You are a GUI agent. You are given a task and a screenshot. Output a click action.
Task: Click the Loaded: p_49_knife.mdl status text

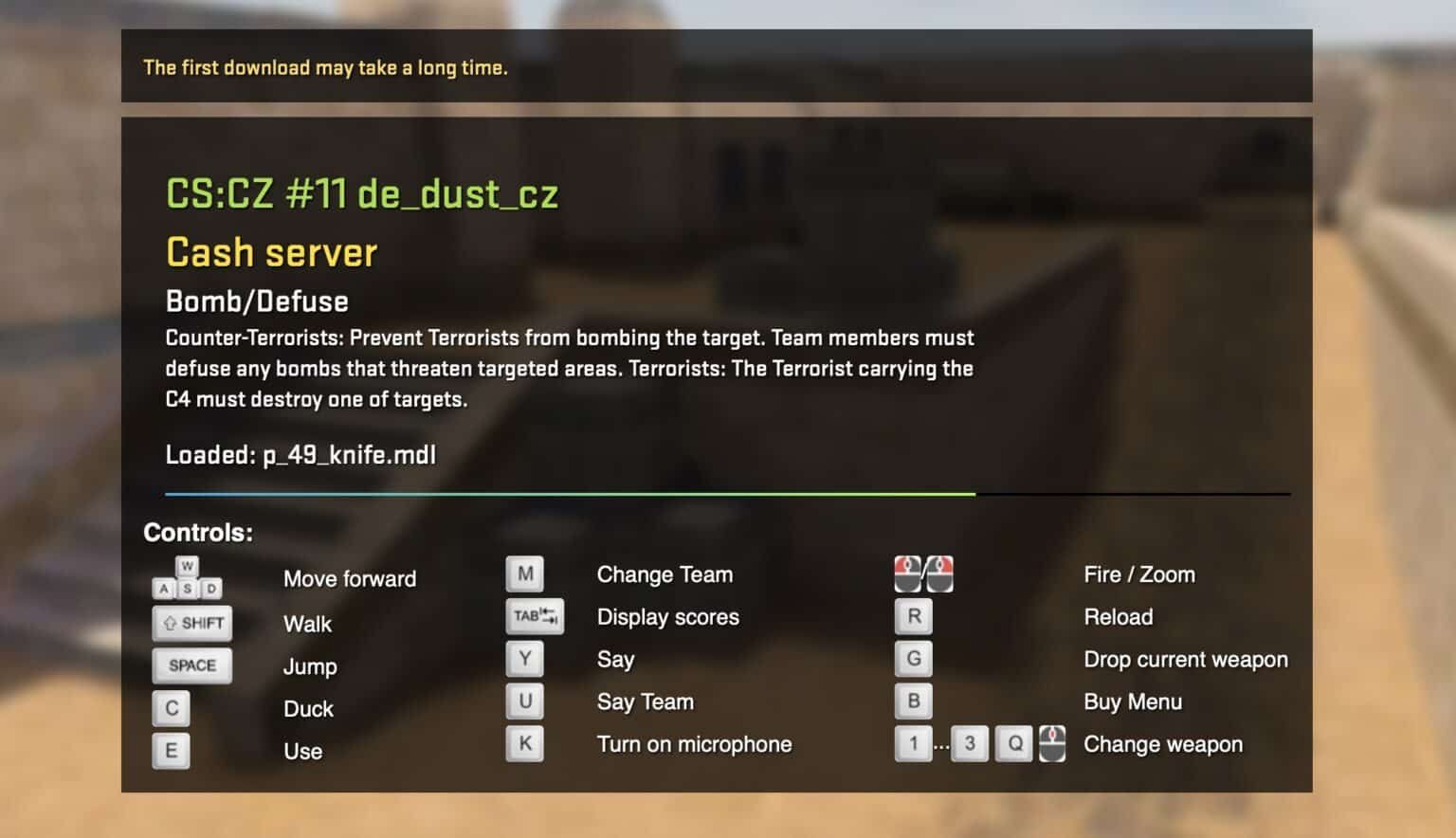click(x=300, y=455)
